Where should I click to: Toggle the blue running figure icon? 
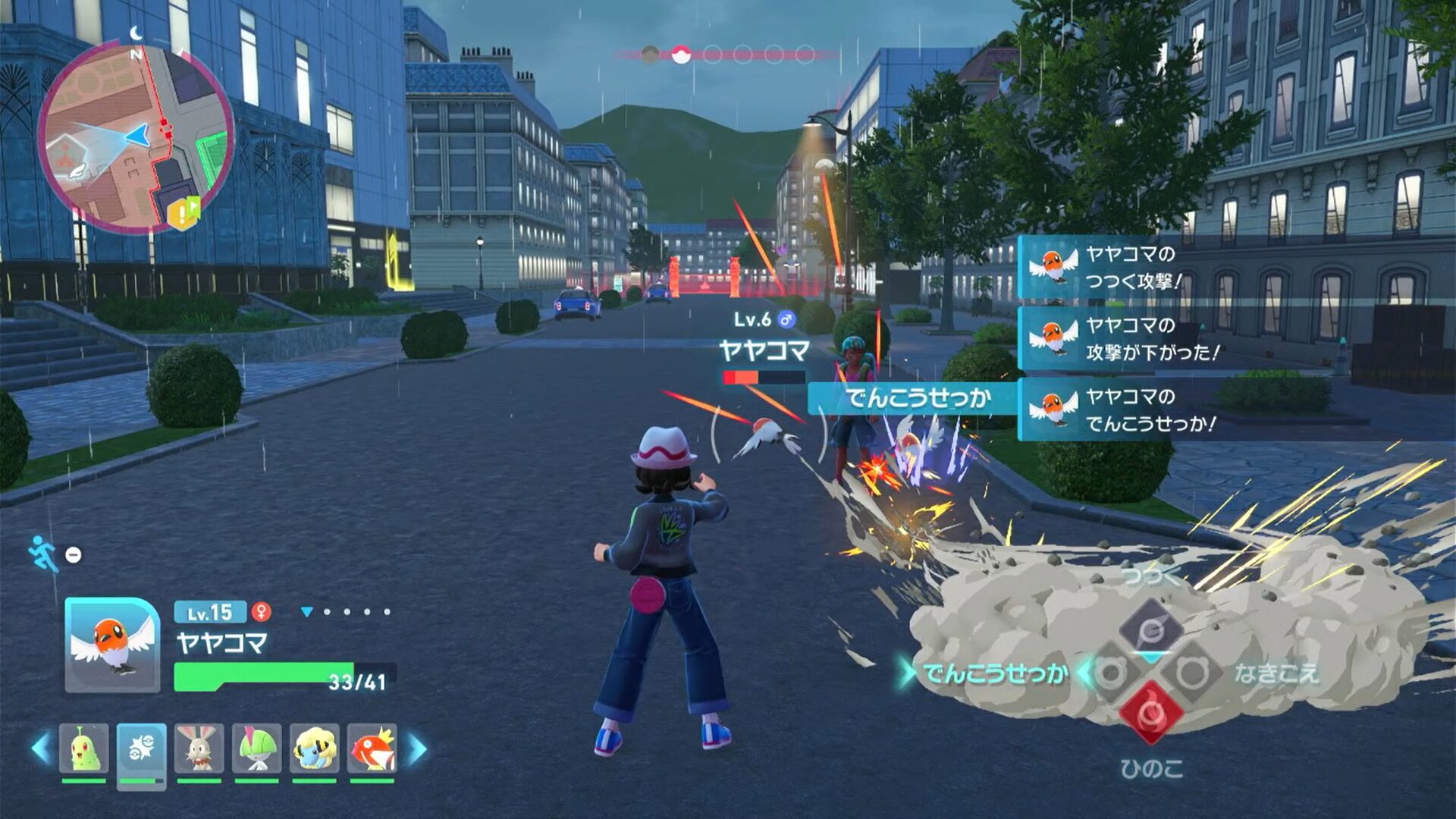point(43,554)
